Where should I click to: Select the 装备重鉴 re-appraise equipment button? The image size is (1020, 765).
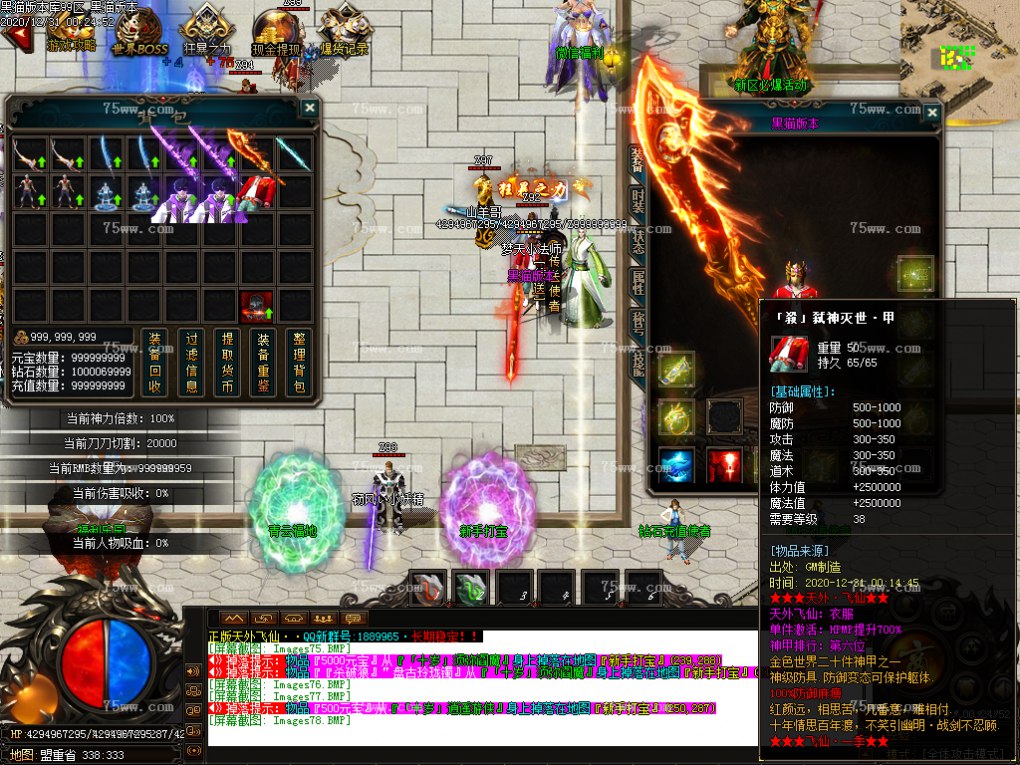click(263, 362)
